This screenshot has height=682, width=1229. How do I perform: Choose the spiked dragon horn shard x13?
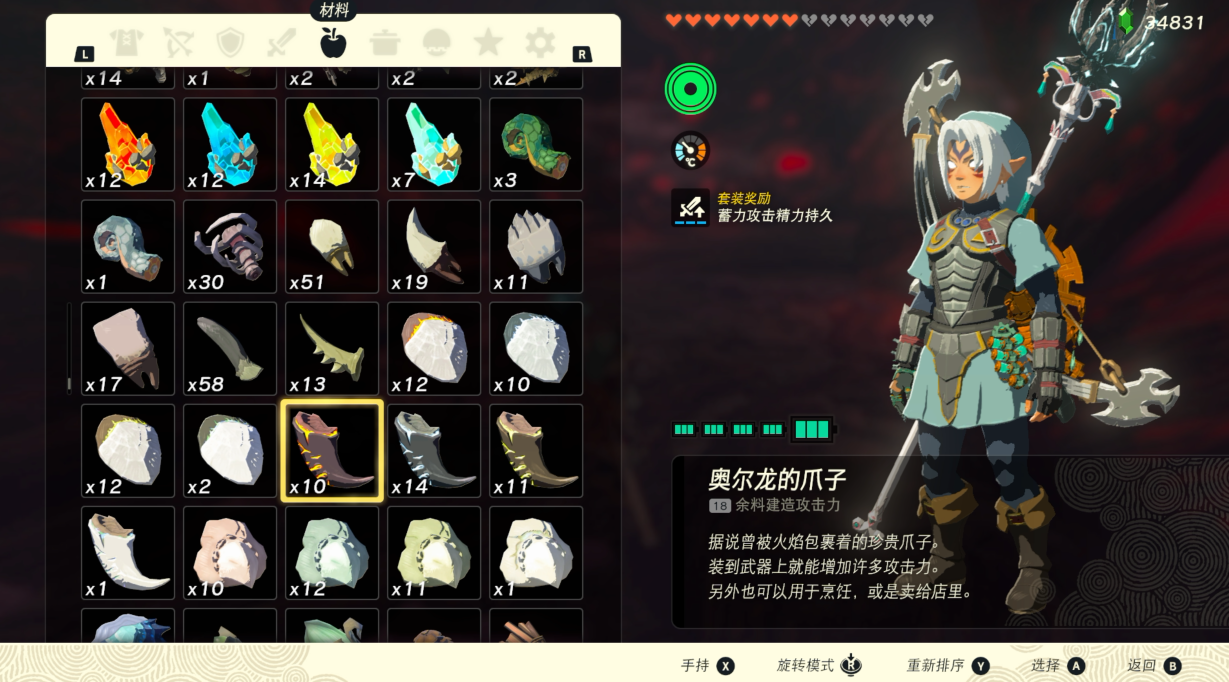click(332, 348)
